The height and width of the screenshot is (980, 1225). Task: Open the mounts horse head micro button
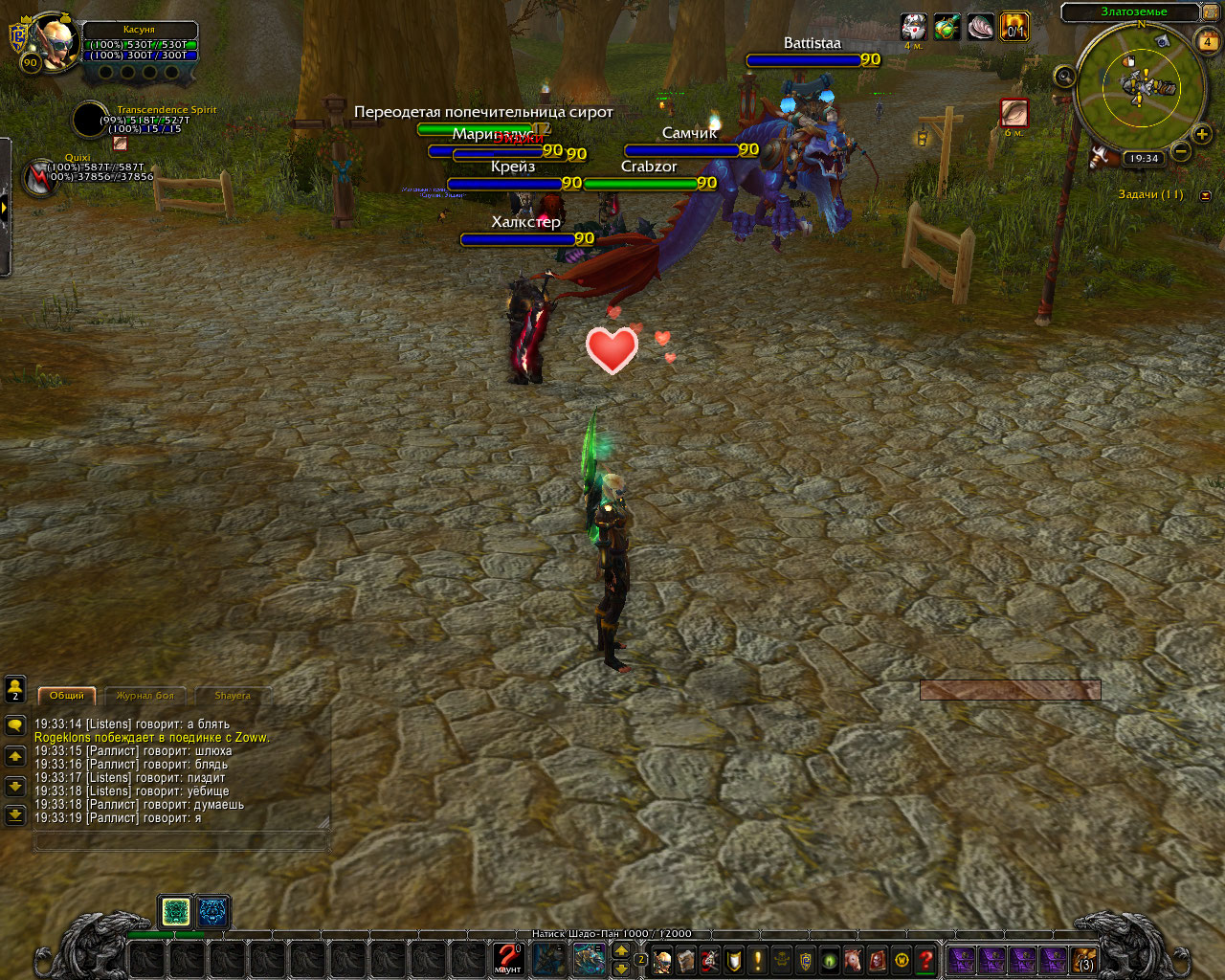coord(854,960)
